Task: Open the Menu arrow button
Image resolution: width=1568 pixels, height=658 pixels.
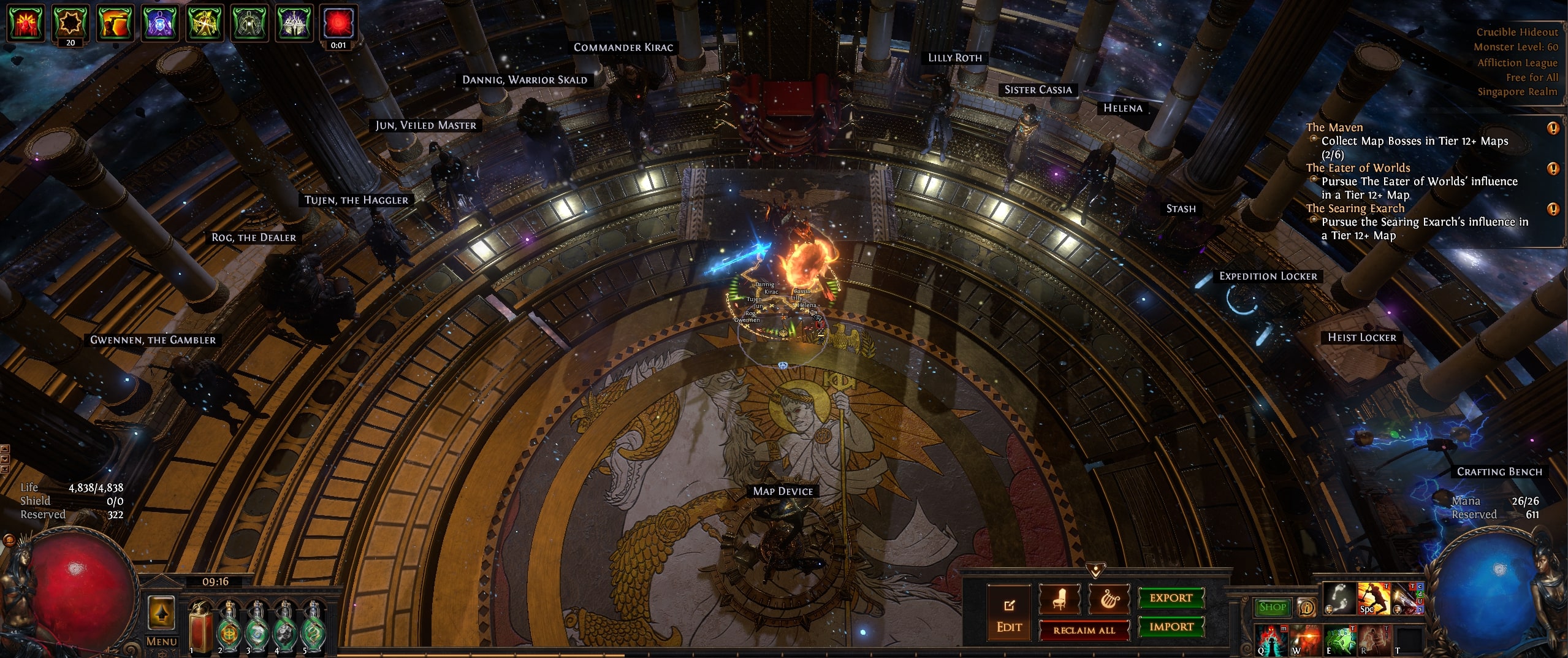Action: pyautogui.click(x=161, y=613)
